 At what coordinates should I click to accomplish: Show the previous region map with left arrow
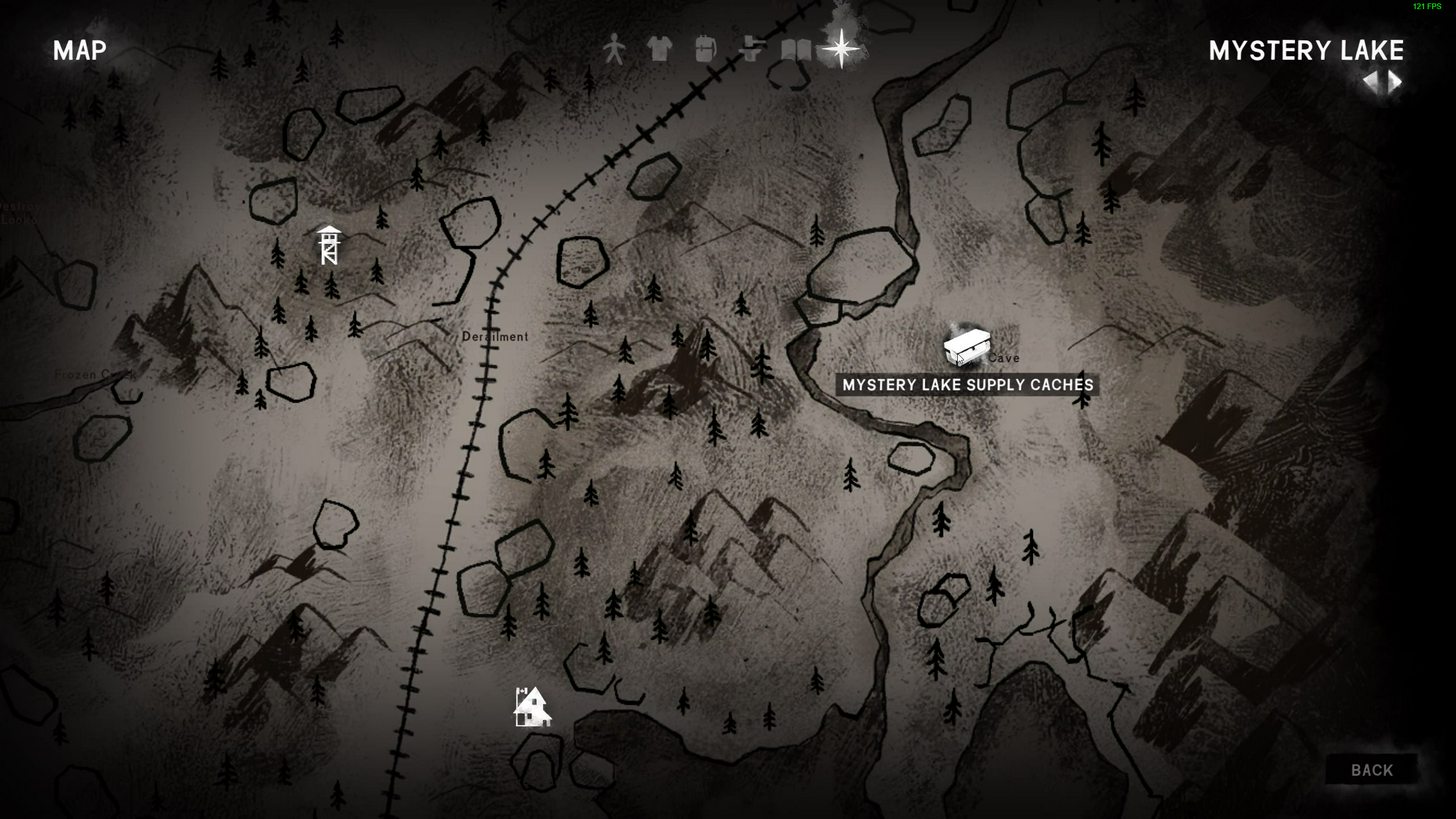[1370, 83]
